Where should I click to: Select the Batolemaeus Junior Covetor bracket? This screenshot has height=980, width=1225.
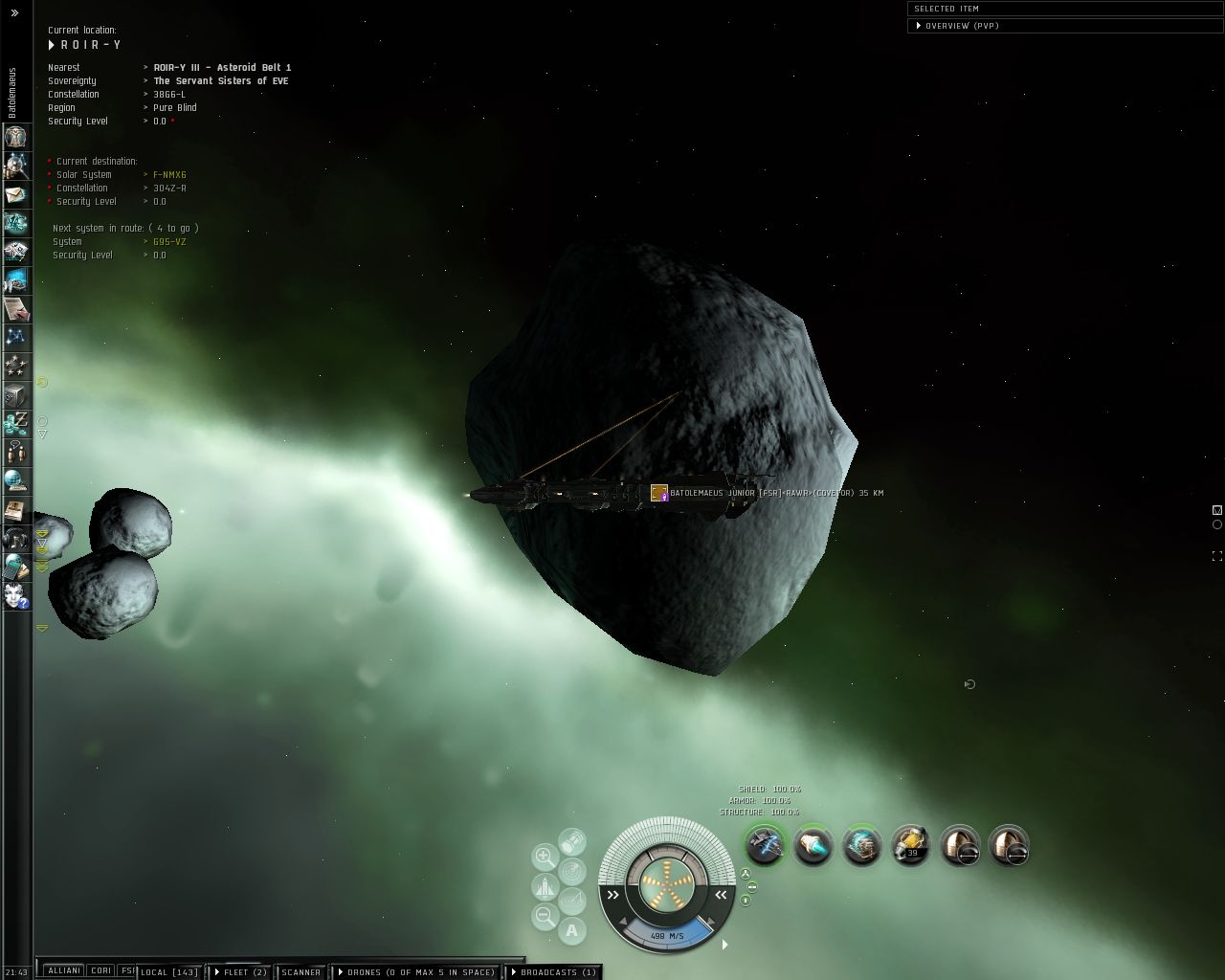[x=658, y=493]
